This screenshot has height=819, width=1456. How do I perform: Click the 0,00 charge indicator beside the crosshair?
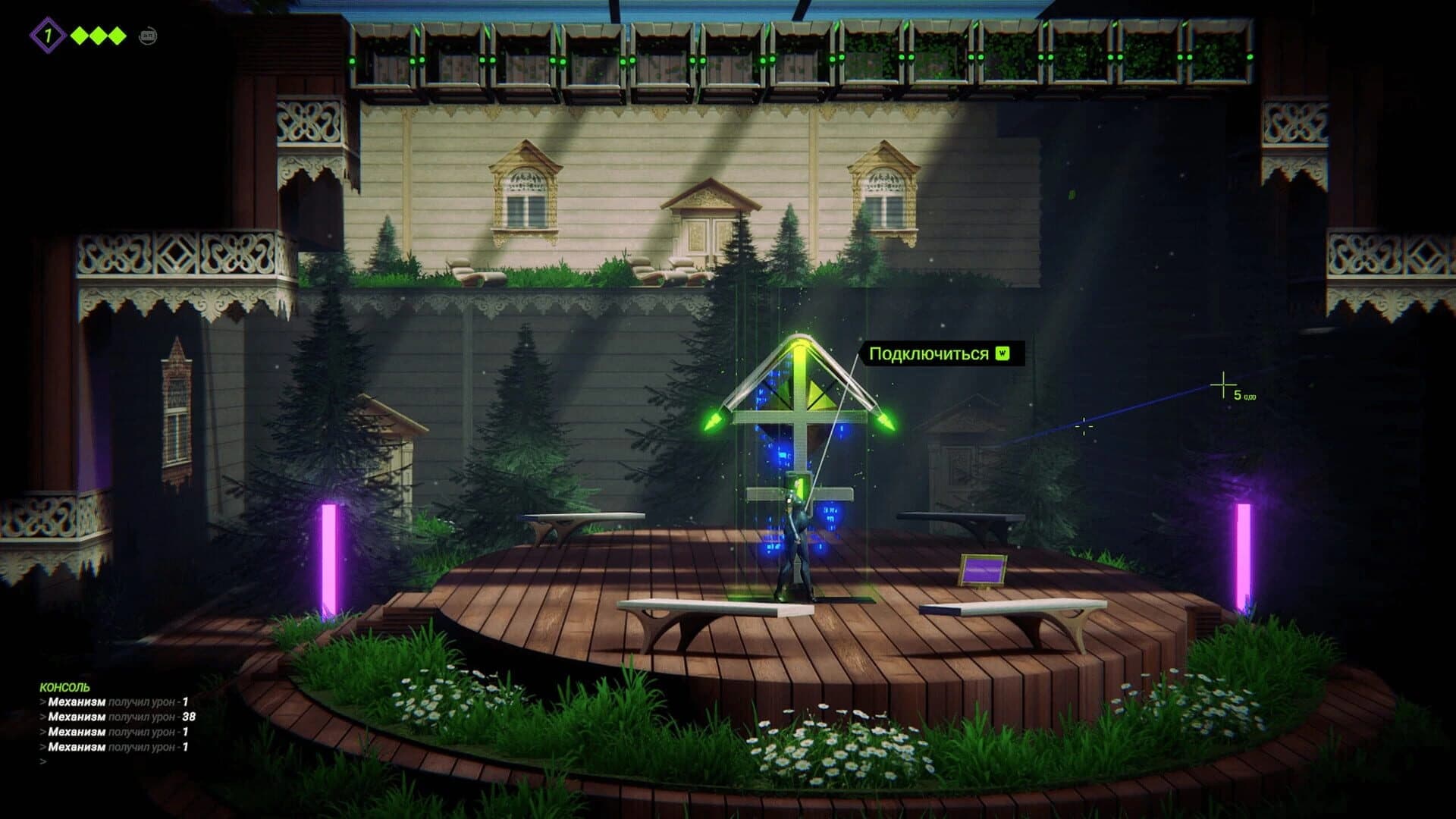pos(1251,397)
